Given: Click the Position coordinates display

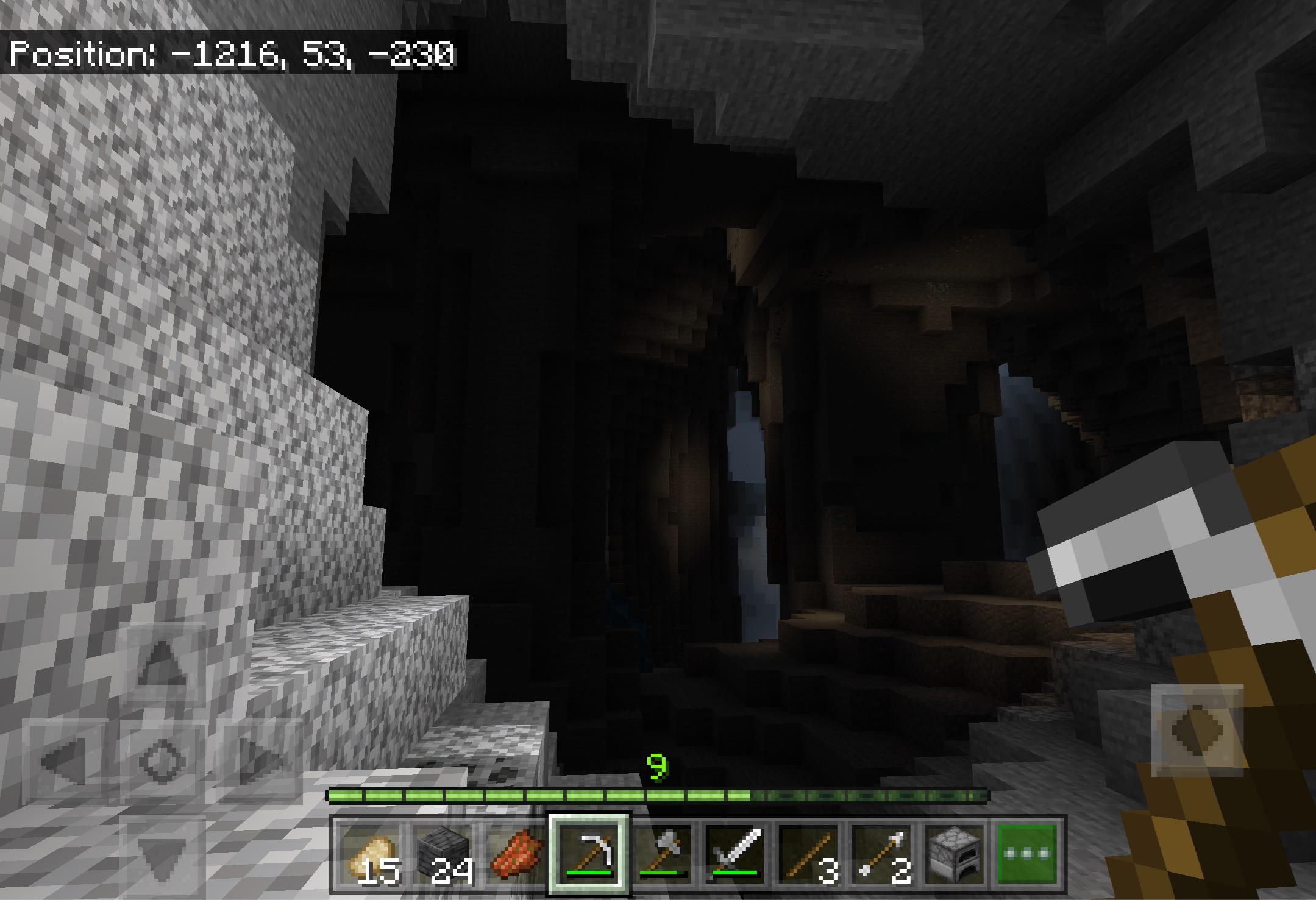Looking at the screenshot, I should (235, 55).
